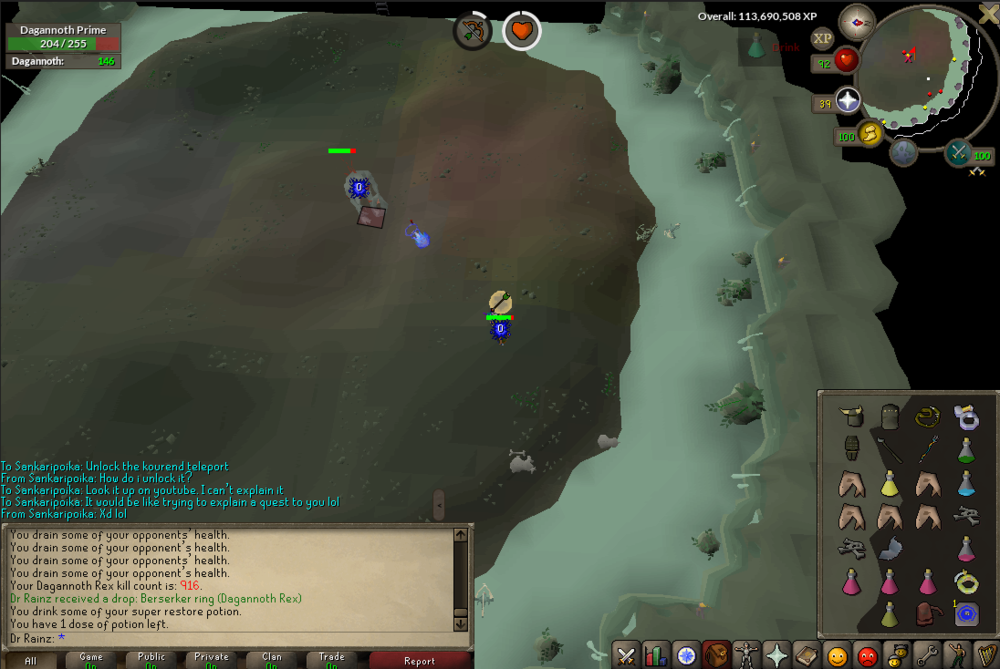
Task: Toggle run with the boot energy orb
Action: (x=869, y=133)
